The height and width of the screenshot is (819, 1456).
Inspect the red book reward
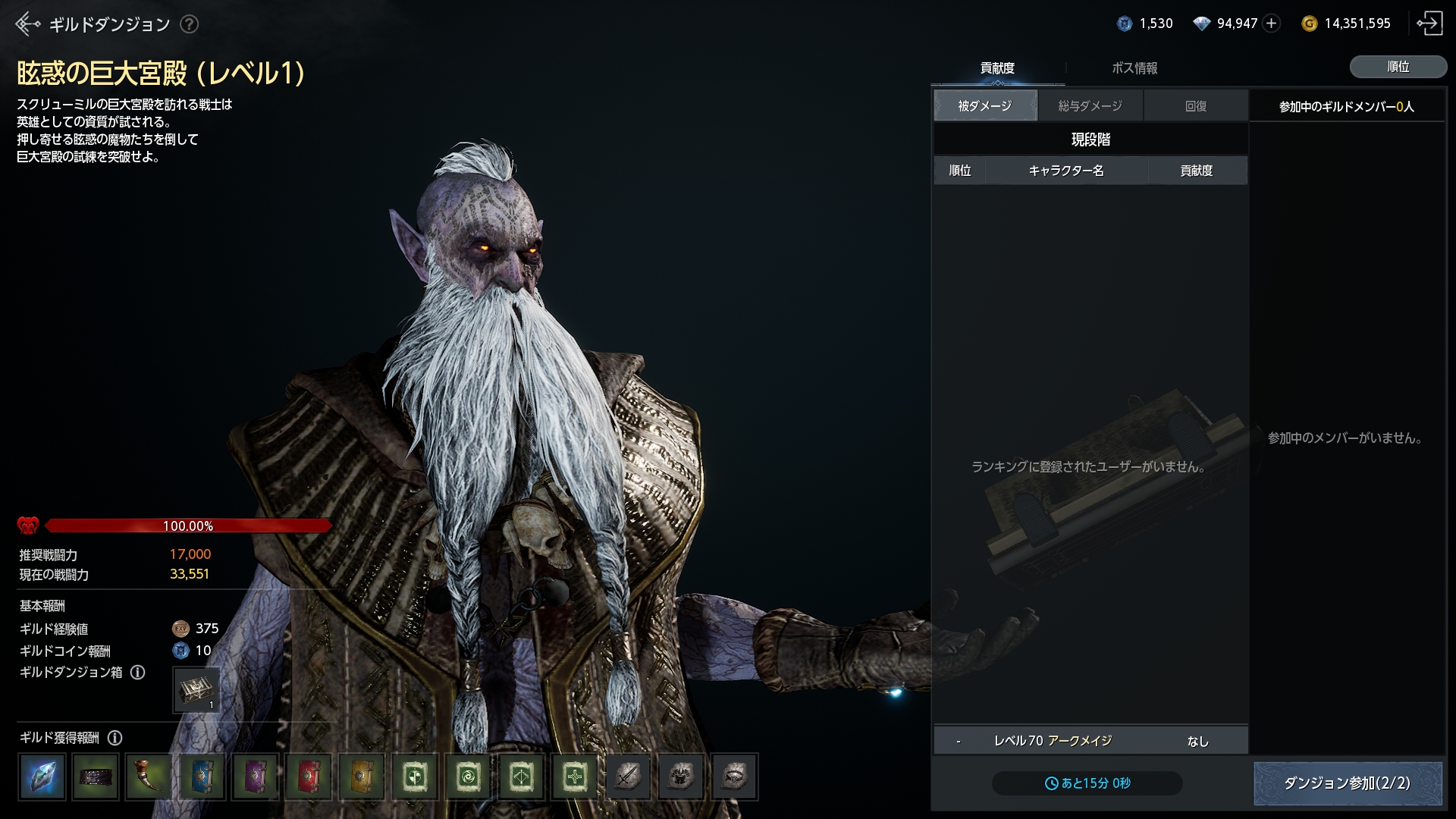[309, 777]
